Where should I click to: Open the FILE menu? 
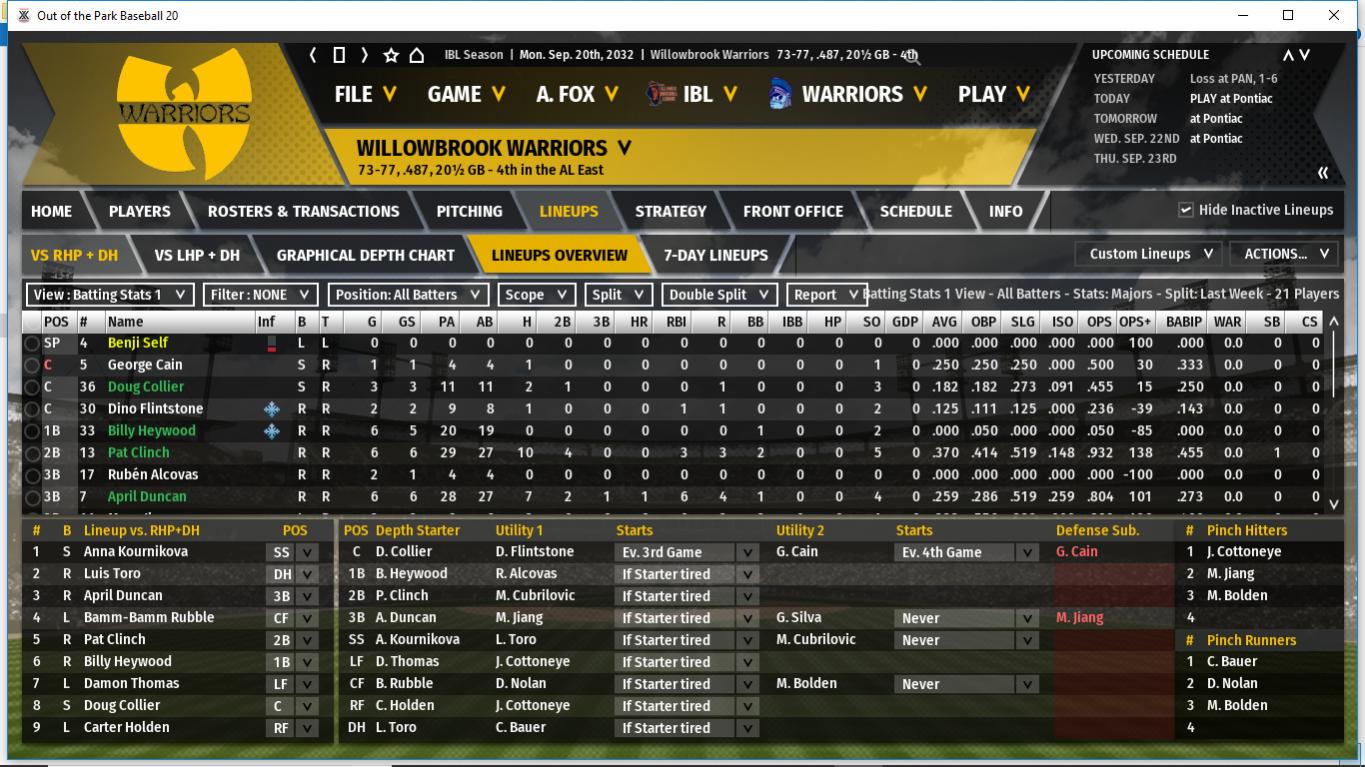tap(365, 94)
